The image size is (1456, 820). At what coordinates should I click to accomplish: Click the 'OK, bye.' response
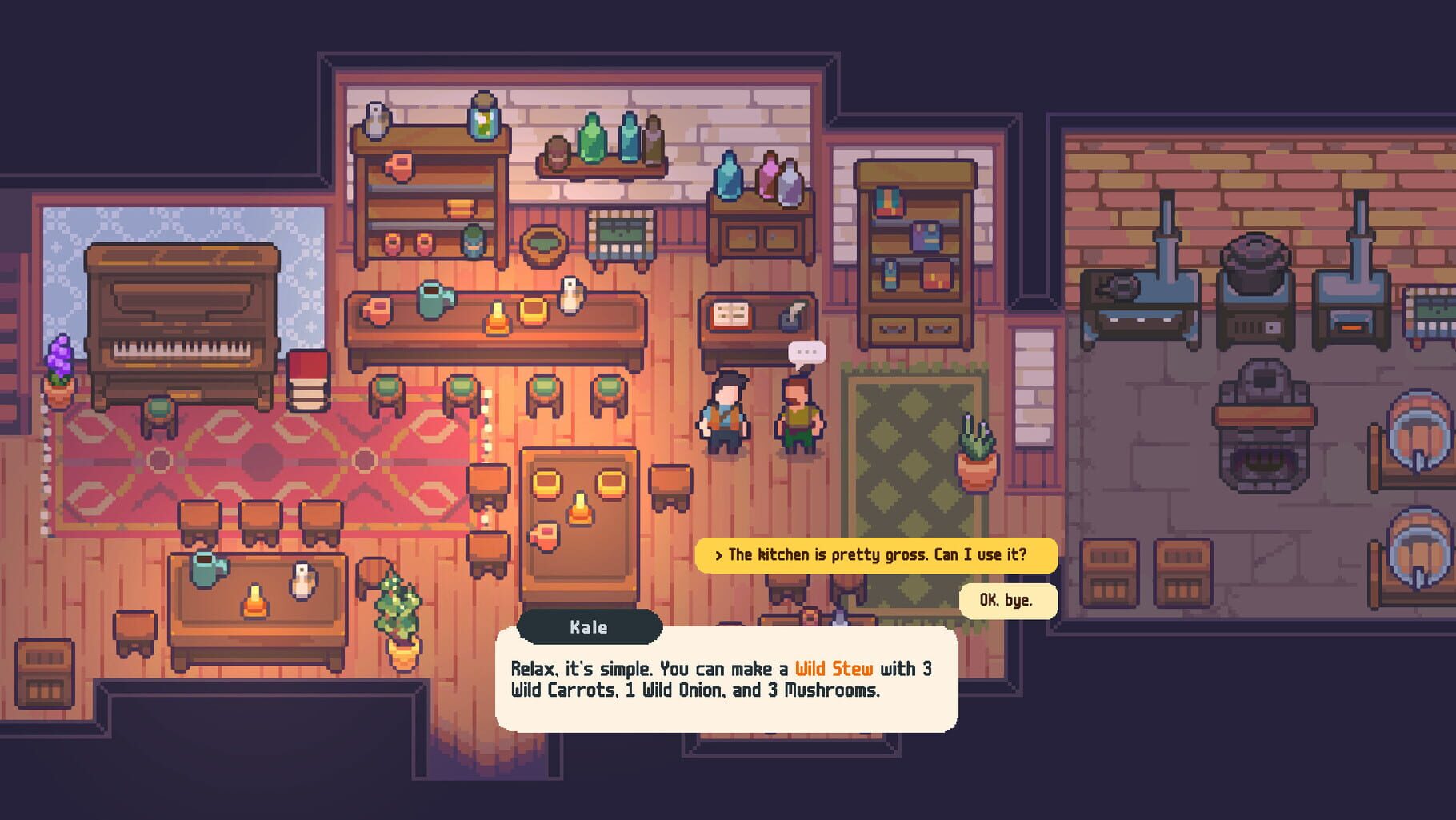point(1006,601)
